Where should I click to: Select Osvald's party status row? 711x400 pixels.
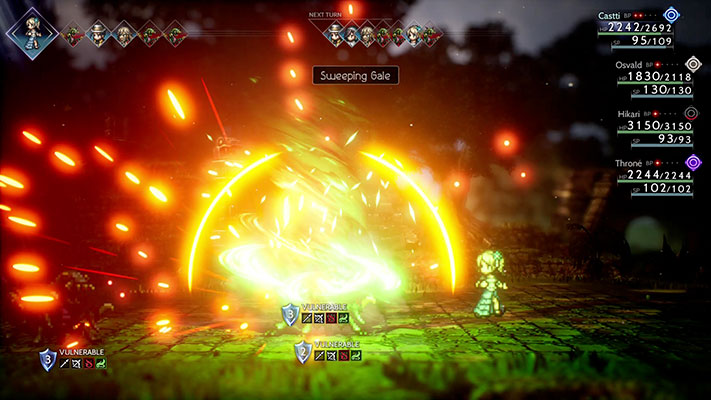click(650, 76)
